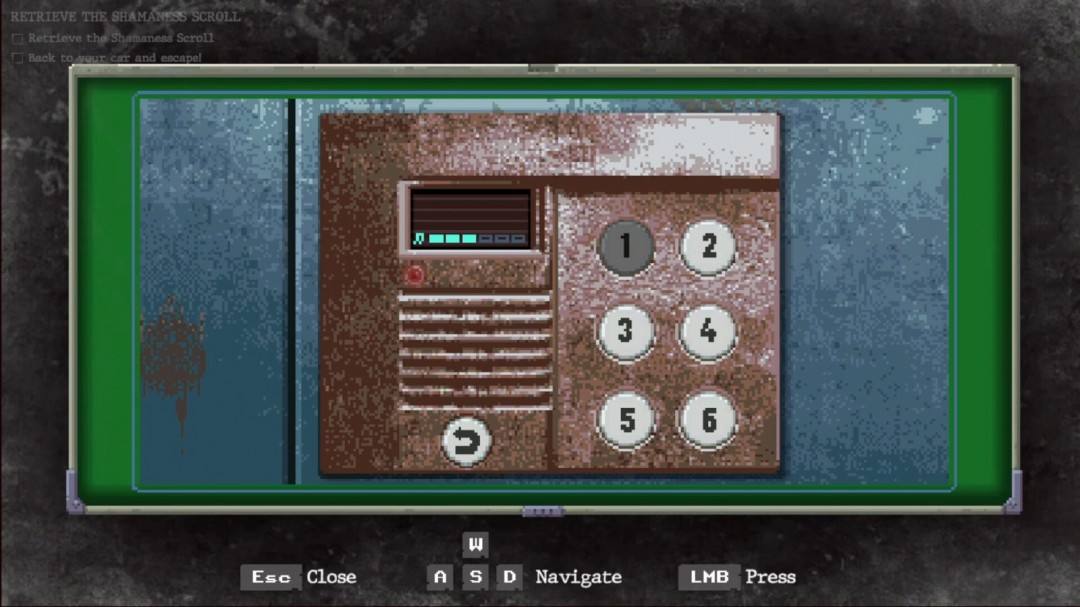Click the undo arrow button on the panel

[466, 441]
